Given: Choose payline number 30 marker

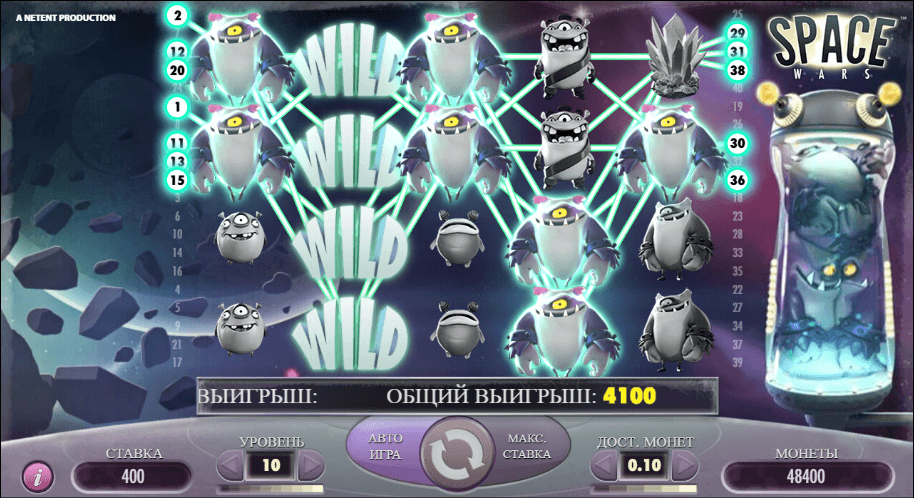Looking at the screenshot, I should (x=737, y=143).
